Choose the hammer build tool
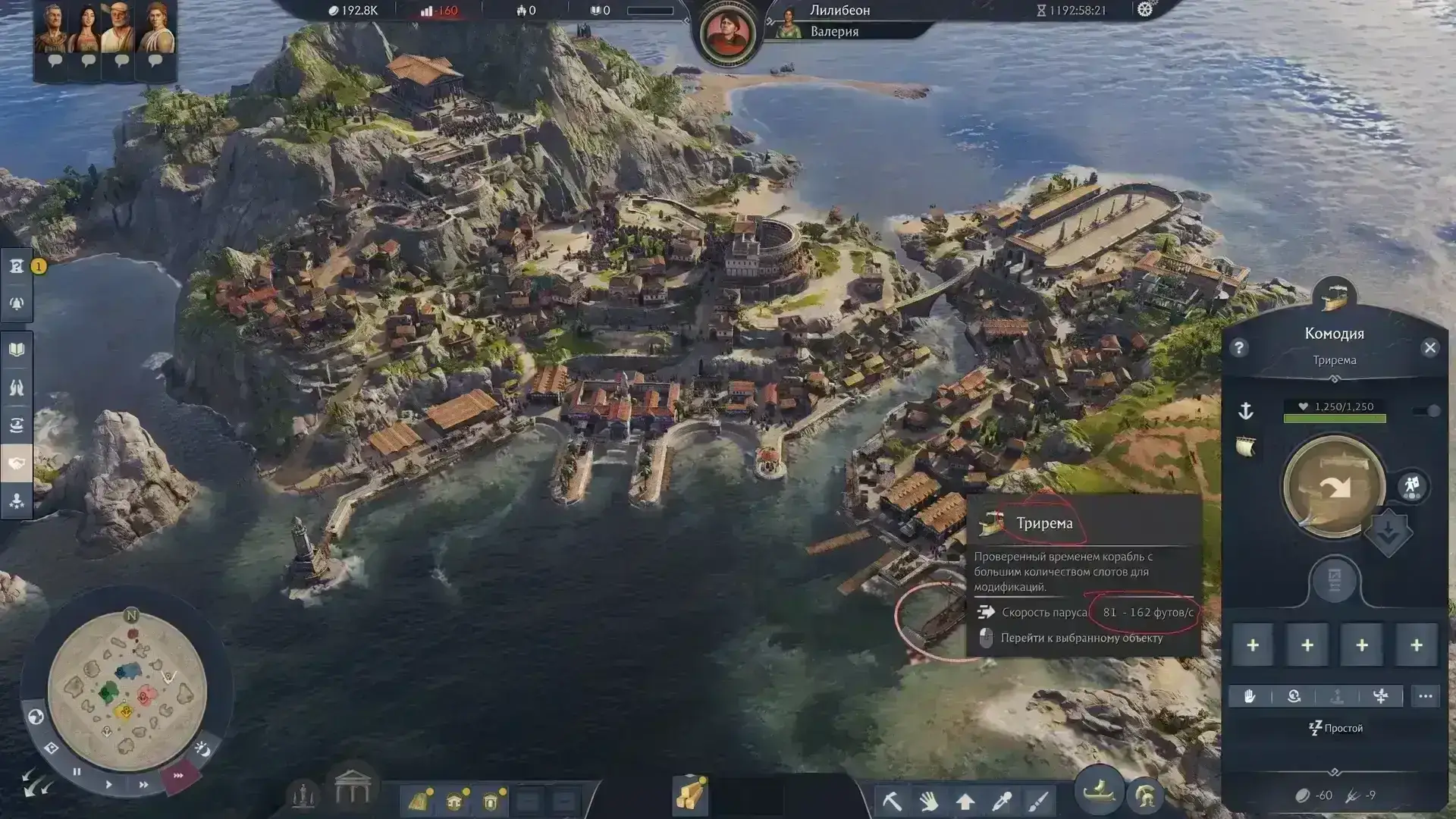Image resolution: width=1456 pixels, height=819 pixels. coord(892,800)
